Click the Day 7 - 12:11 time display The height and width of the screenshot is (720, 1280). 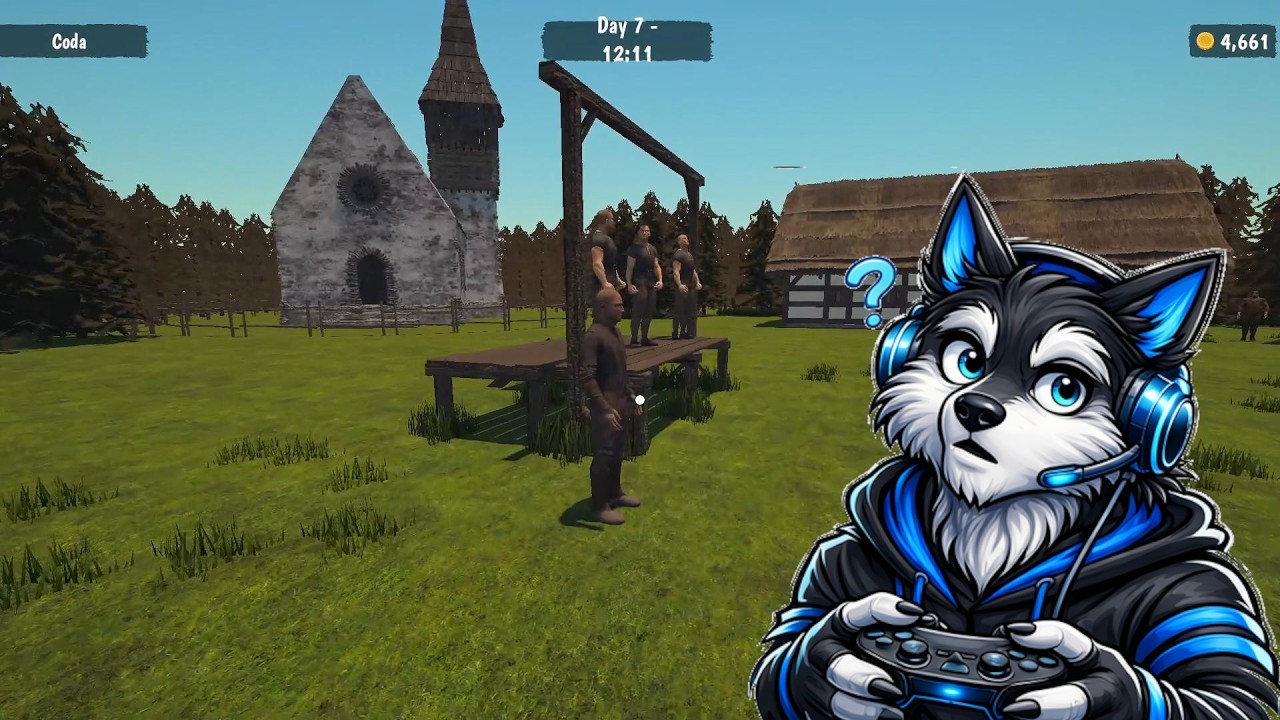[x=627, y=41]
